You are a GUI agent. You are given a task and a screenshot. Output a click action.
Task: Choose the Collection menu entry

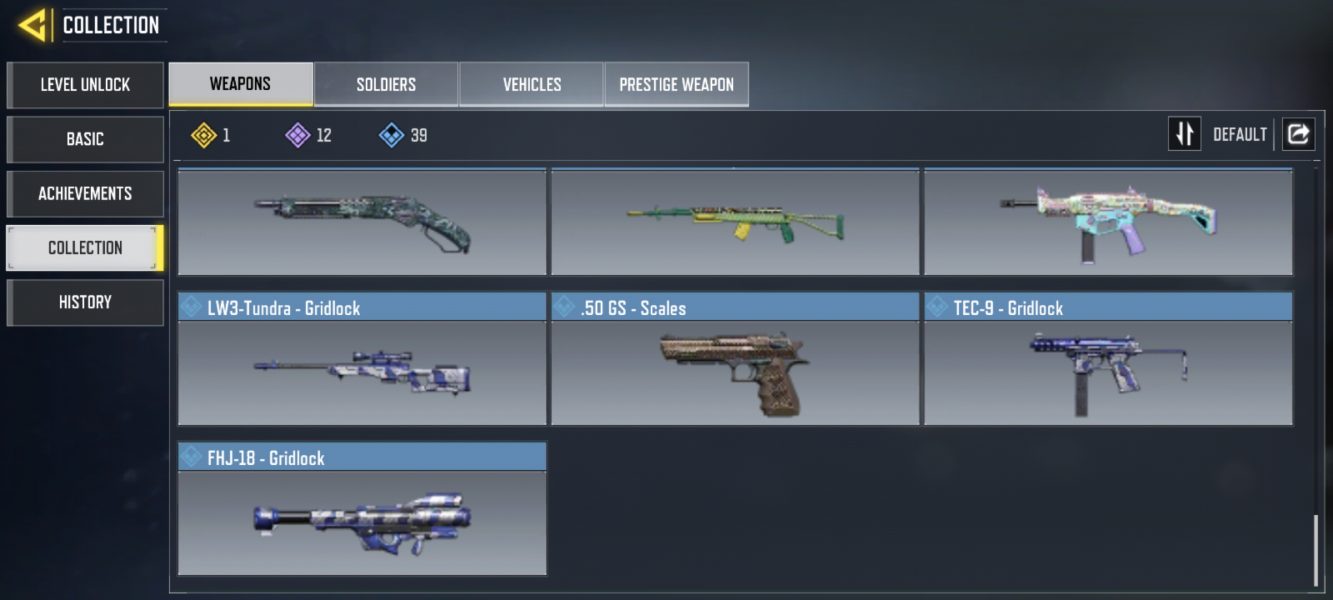pyautogui.click(x=85, y=248)
